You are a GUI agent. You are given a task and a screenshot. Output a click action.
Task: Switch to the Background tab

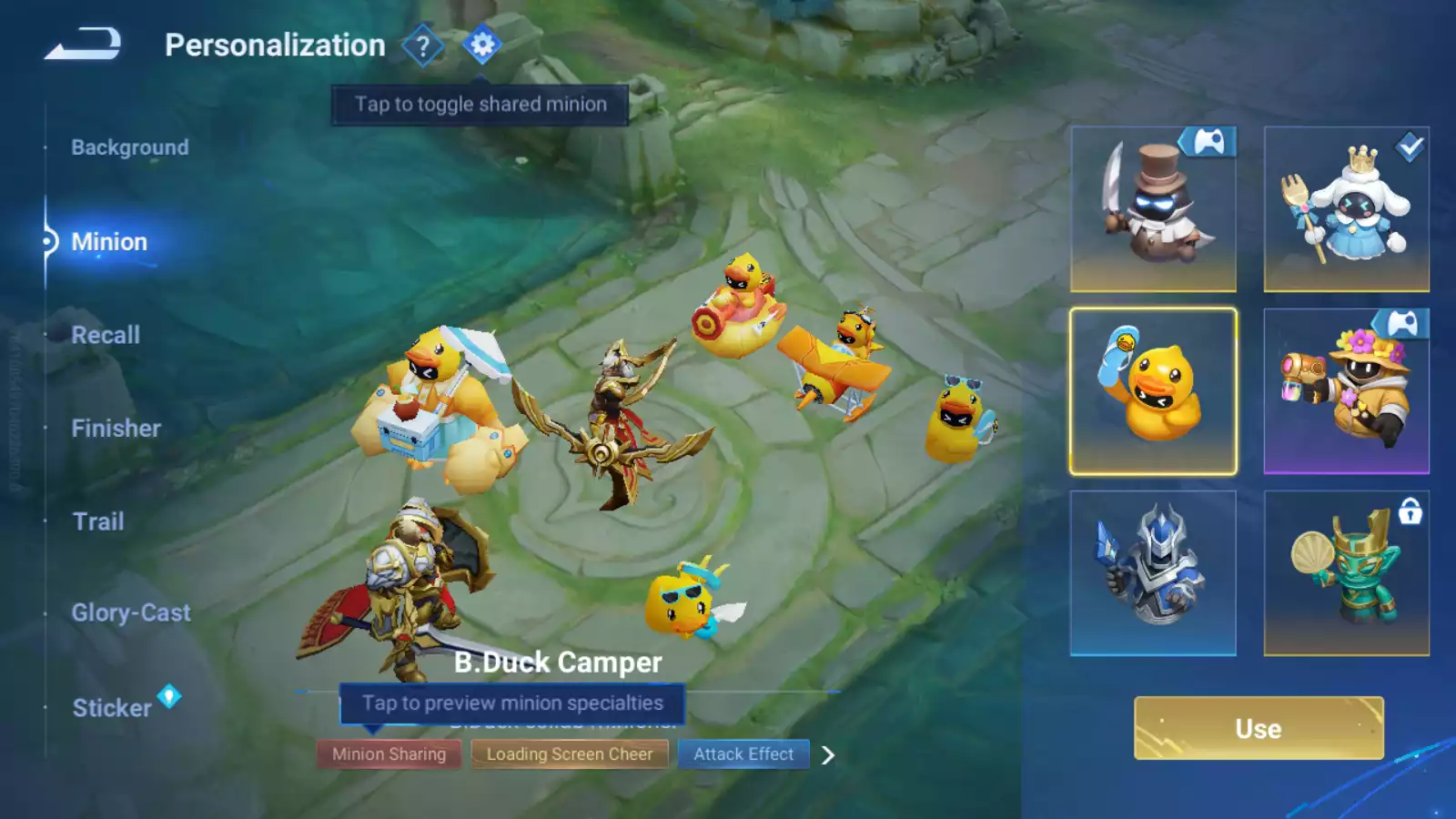[x=130, y=147]
